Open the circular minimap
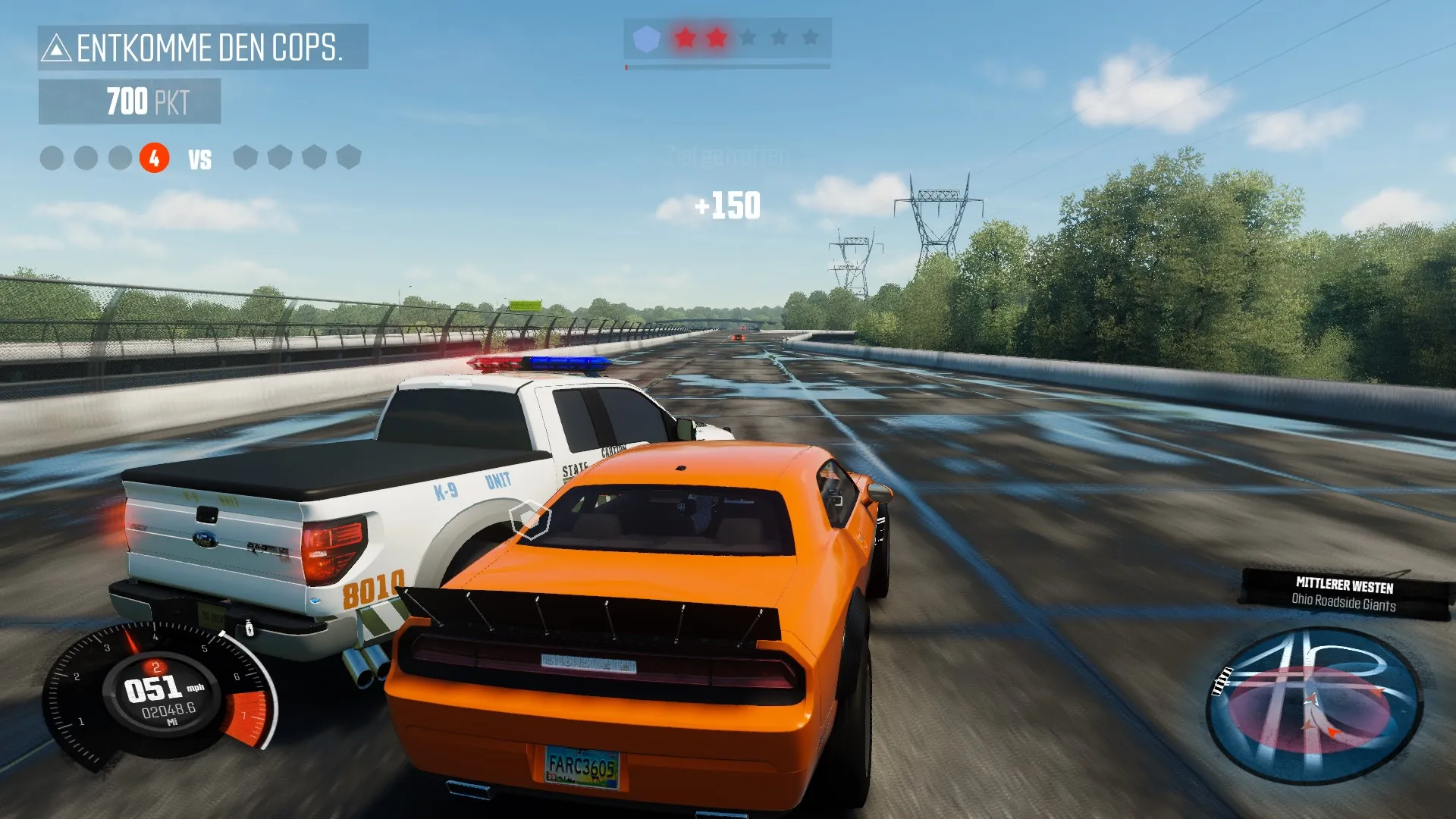Viewport: 1456px width, 819px height. click(x=1313, y=705)
